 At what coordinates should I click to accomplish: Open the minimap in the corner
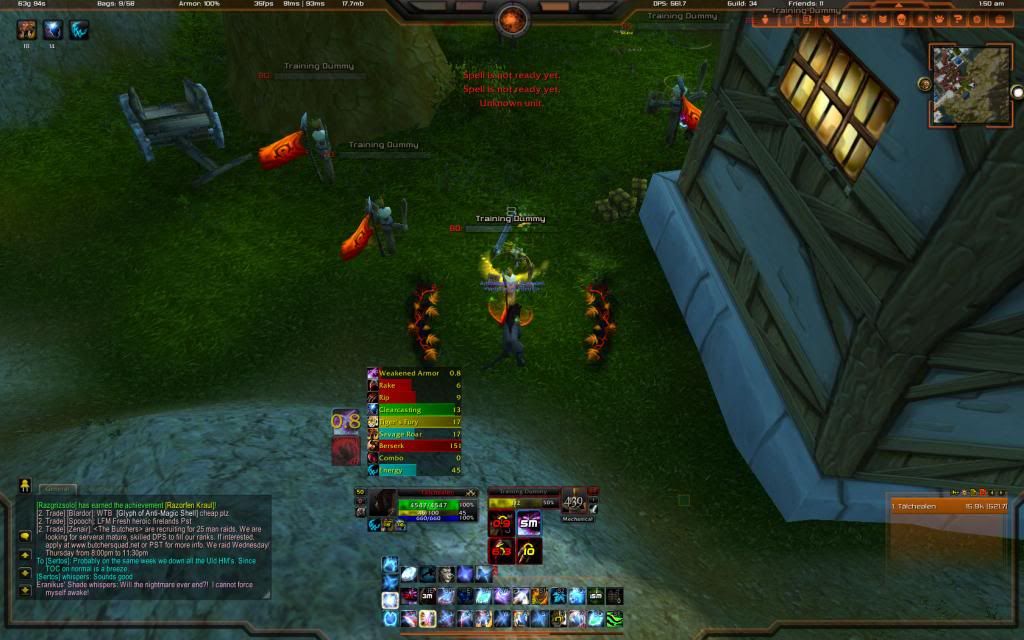tap(968, 83)
